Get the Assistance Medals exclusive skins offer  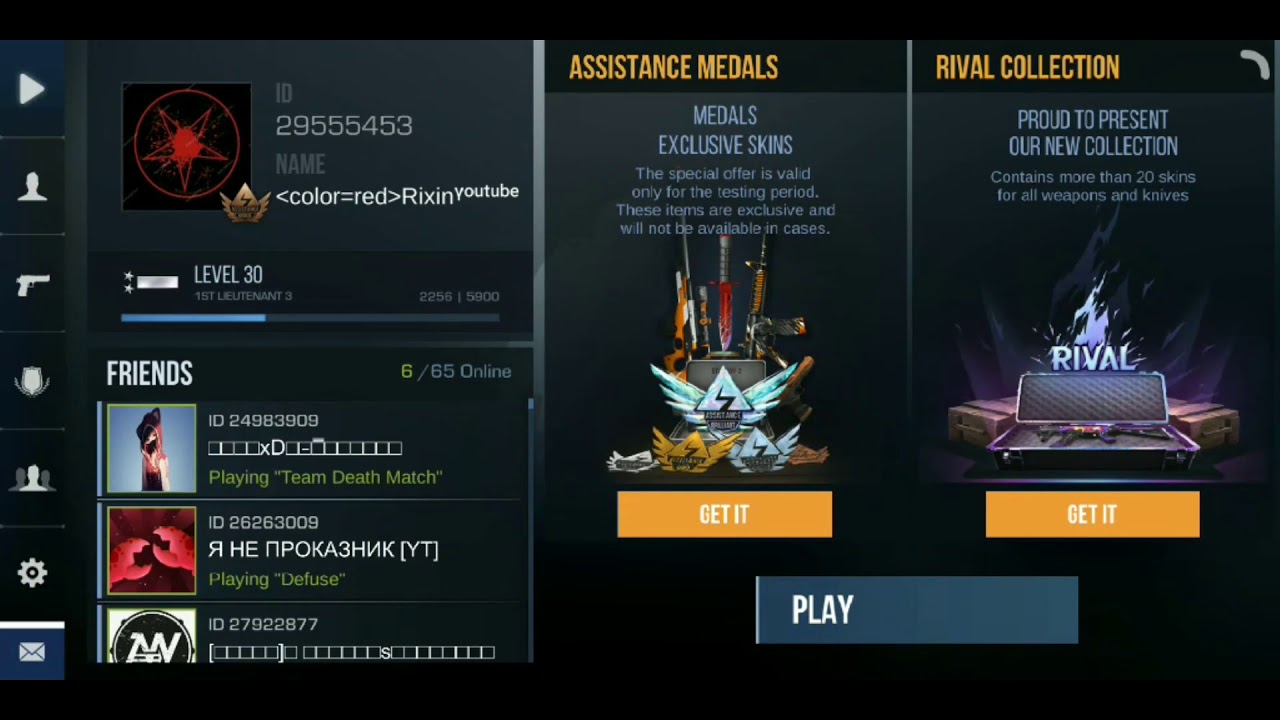pos(724,514)
